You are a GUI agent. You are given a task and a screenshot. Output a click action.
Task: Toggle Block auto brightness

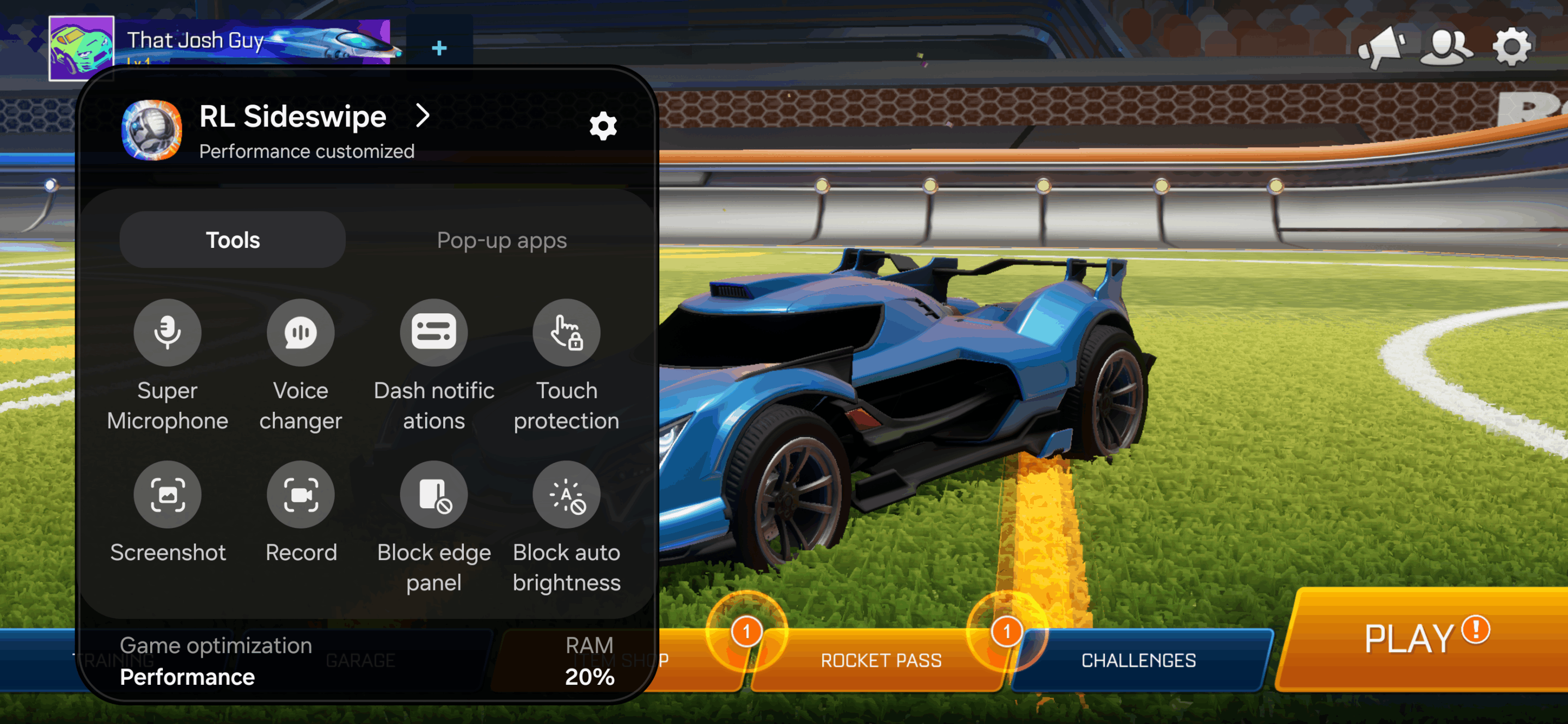pyautogui.click(x=566, y=495)
